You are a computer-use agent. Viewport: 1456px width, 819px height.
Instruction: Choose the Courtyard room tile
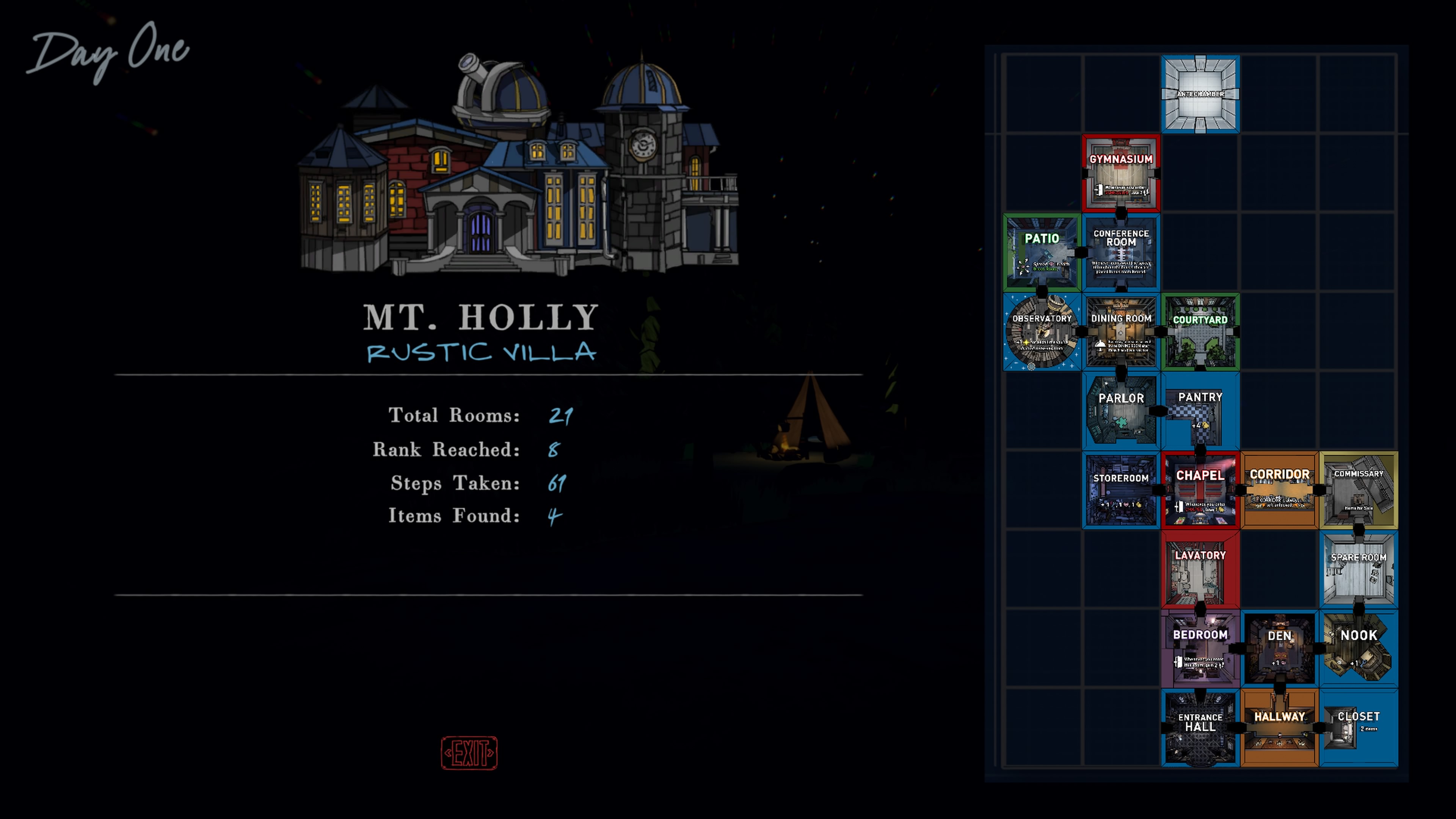click(1200, 332)
